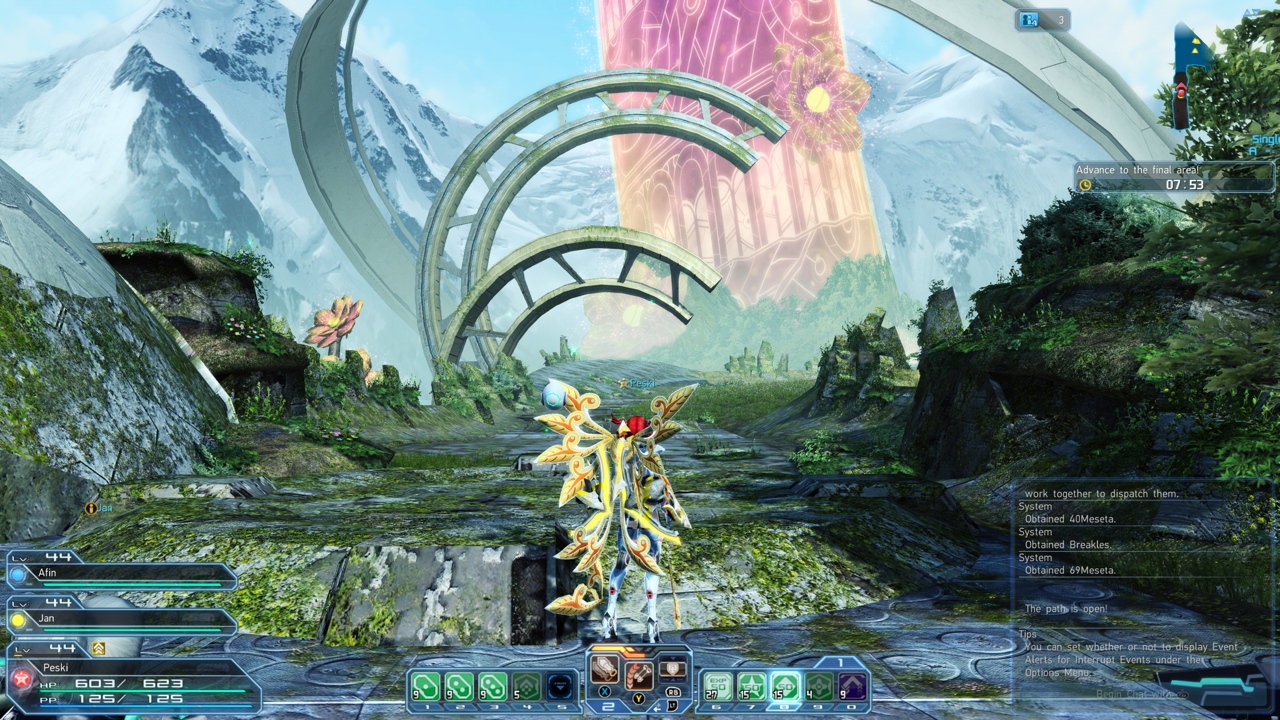1280x720 pixels.
Task: Click the orange photon art icon
Action: 639,677
